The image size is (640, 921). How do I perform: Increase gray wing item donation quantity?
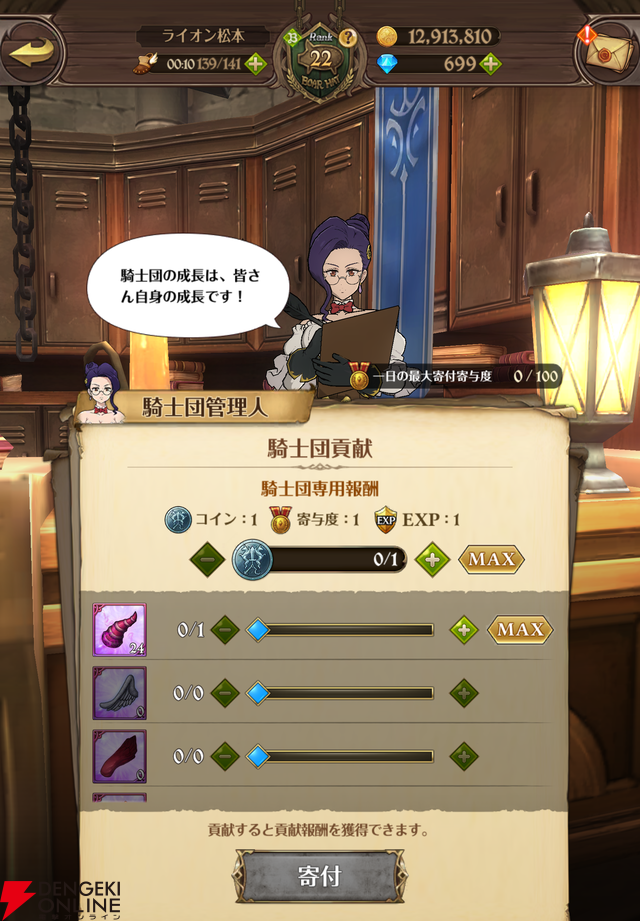(463, 693)
